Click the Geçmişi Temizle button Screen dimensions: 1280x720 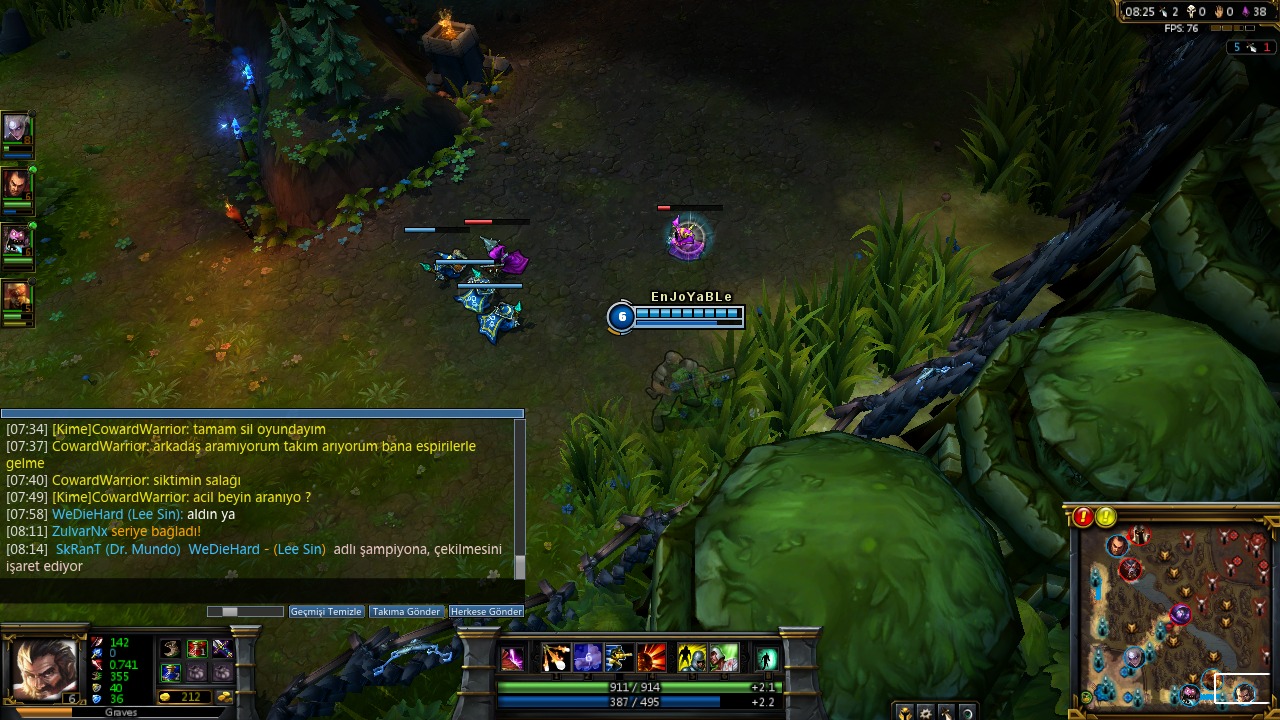[x=326, y=611]
